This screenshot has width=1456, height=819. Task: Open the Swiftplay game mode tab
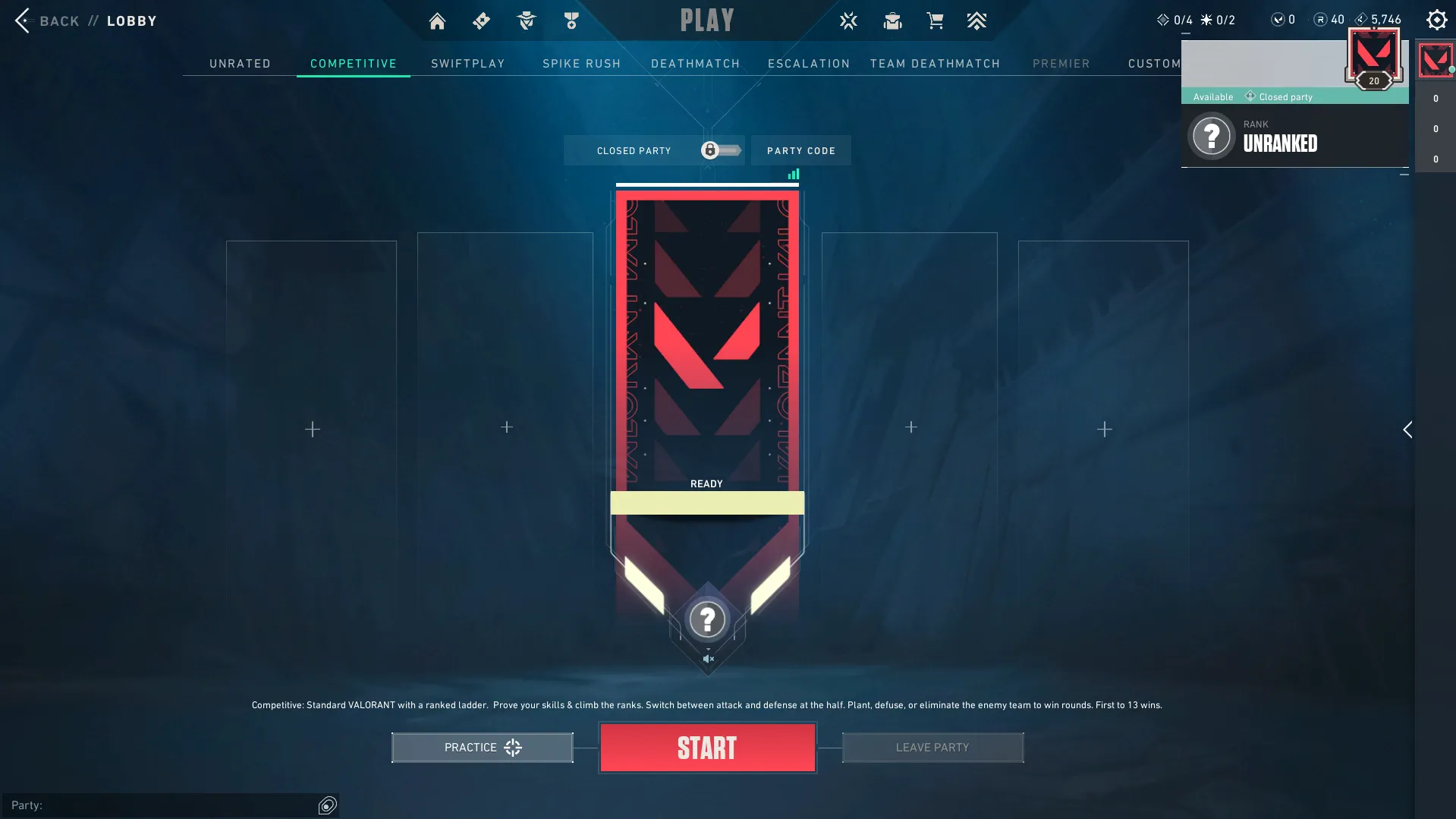(x=467, y=64)
